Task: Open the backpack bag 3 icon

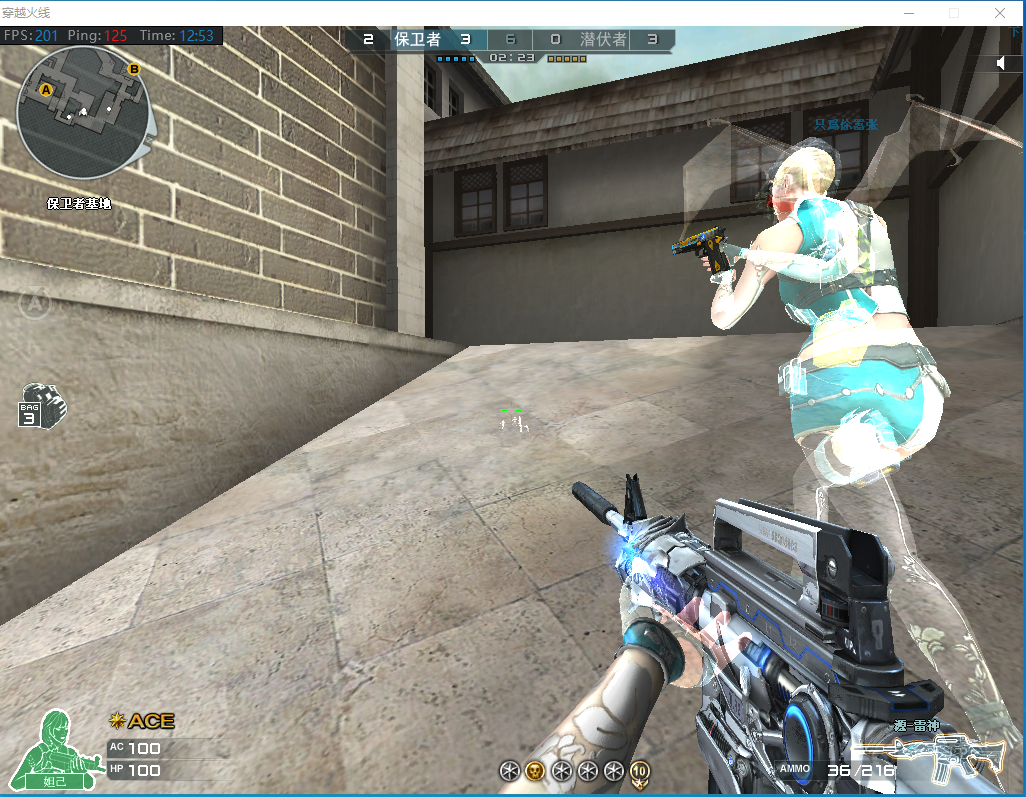Action: tap(41, 405)
